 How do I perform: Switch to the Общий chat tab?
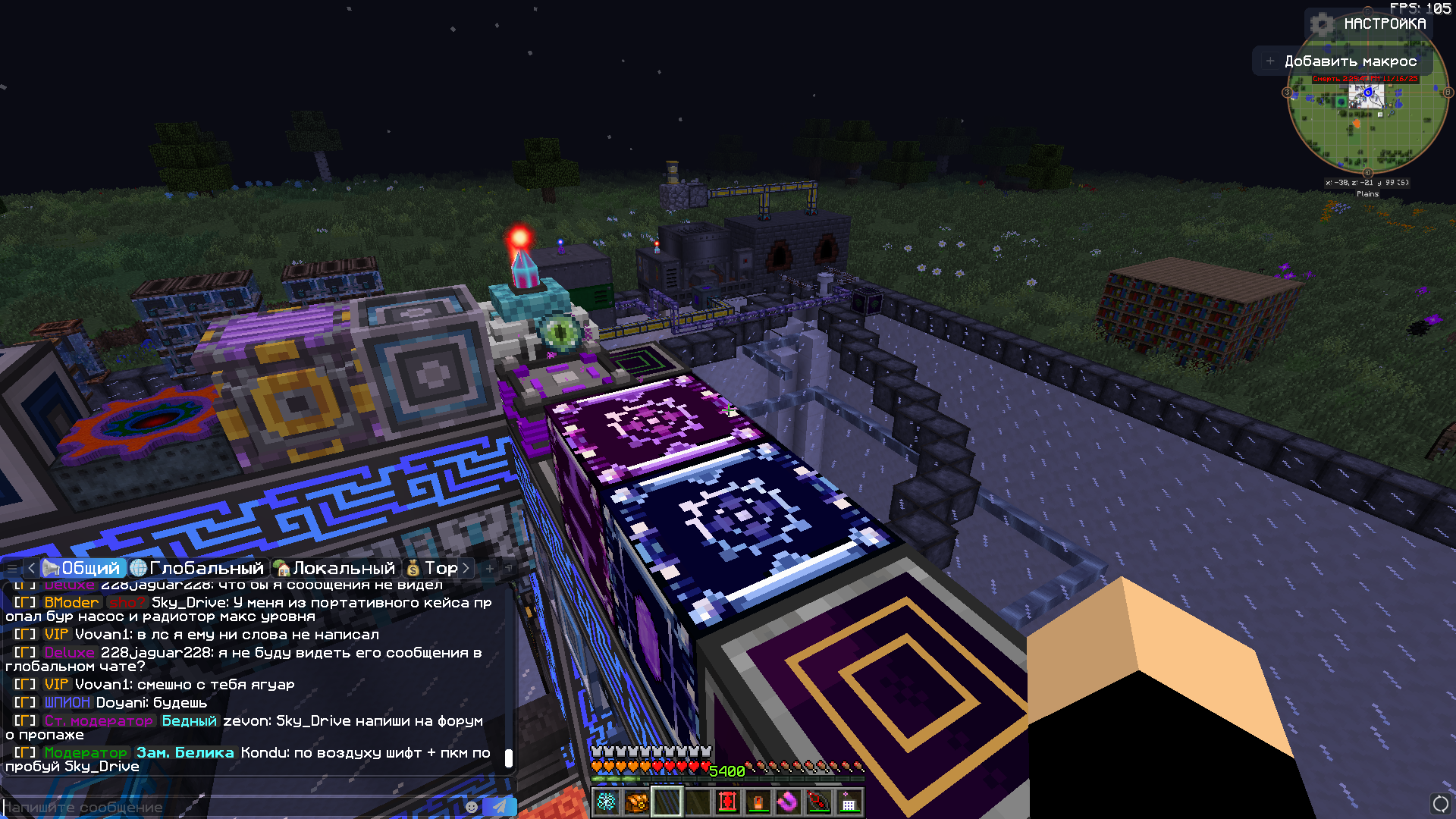(x=82, y=568)
